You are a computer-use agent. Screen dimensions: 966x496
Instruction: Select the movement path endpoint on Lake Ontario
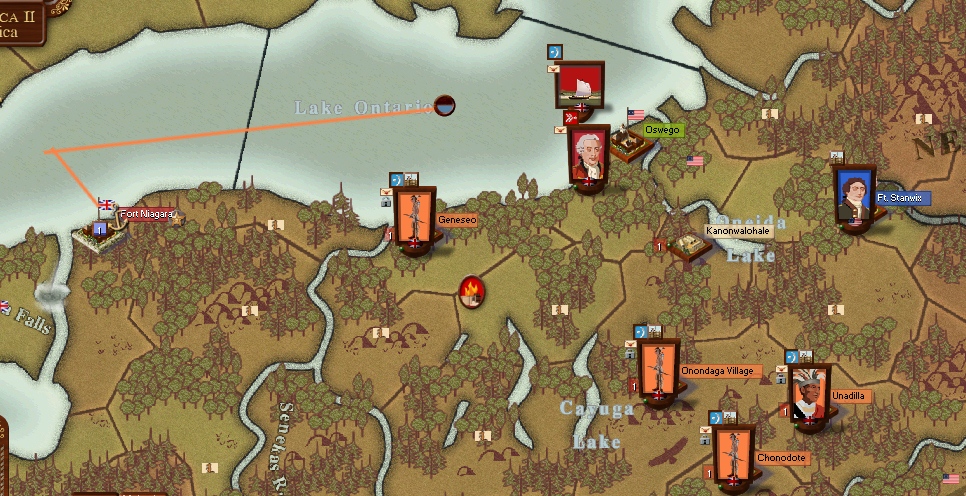[445, 105]
